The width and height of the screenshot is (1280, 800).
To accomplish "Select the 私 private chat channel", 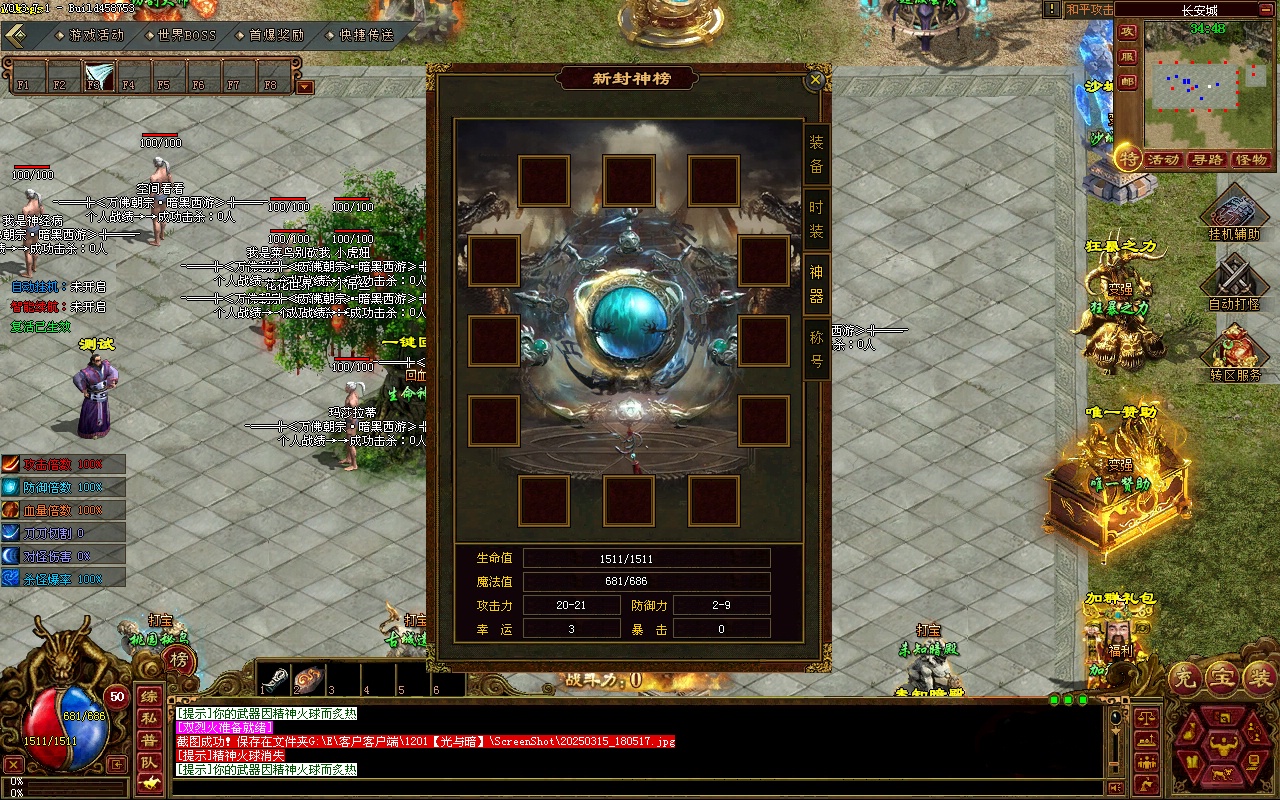I will 149,718.
